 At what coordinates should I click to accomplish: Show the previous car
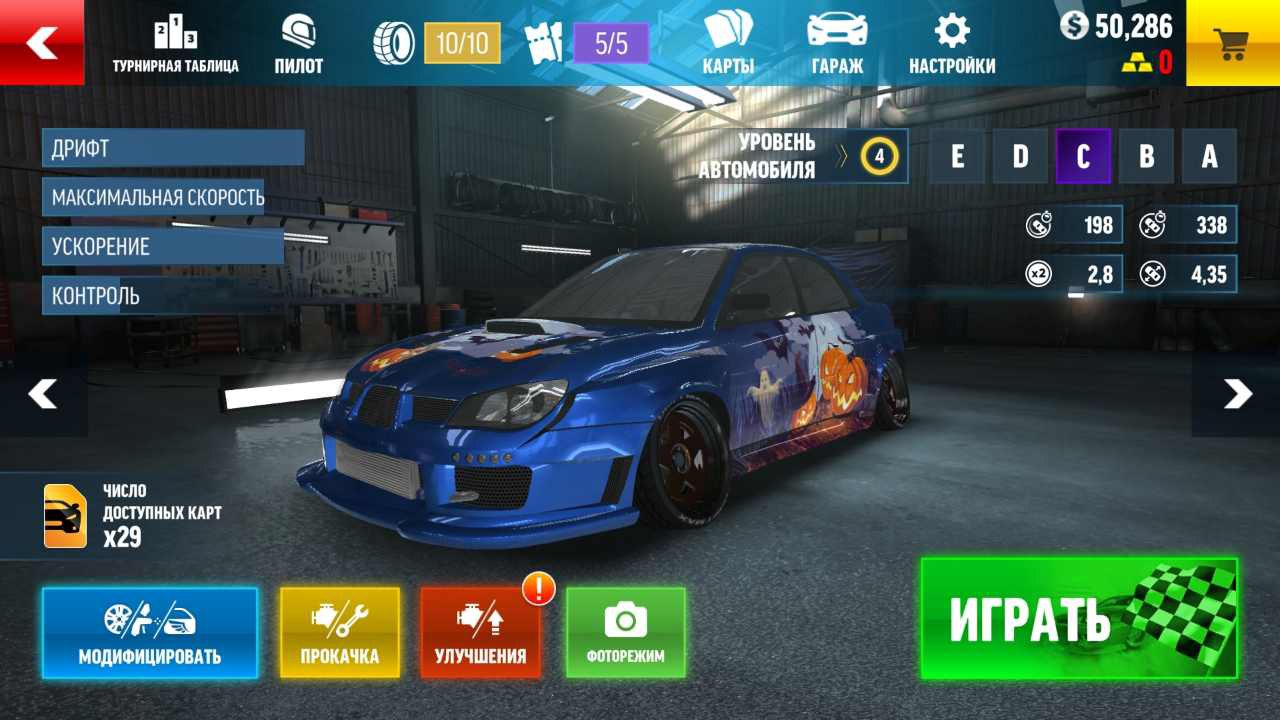click(x=42, y=394)
